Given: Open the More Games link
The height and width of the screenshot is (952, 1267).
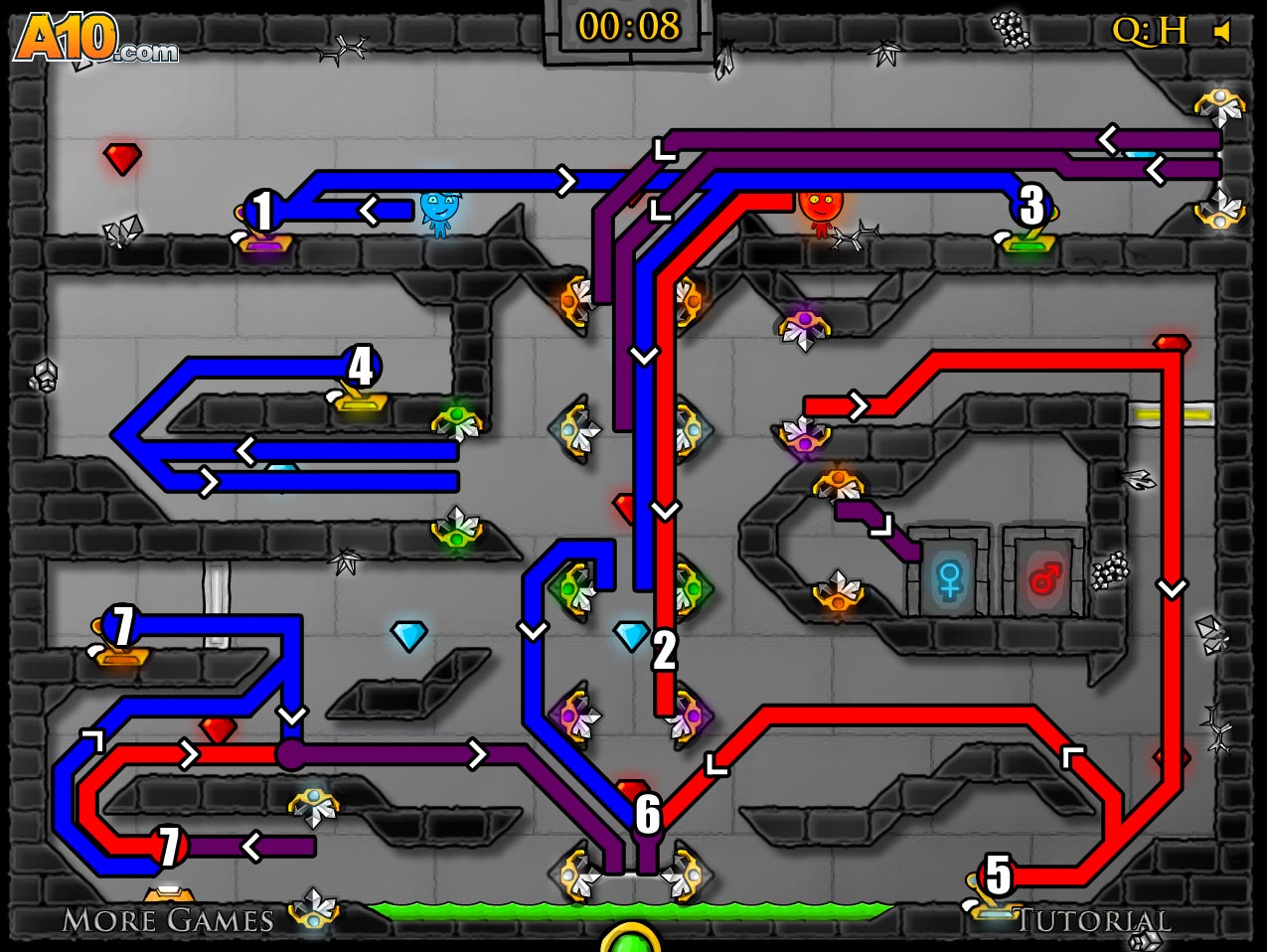Looking at the screenshot, I should click(168, 920).
